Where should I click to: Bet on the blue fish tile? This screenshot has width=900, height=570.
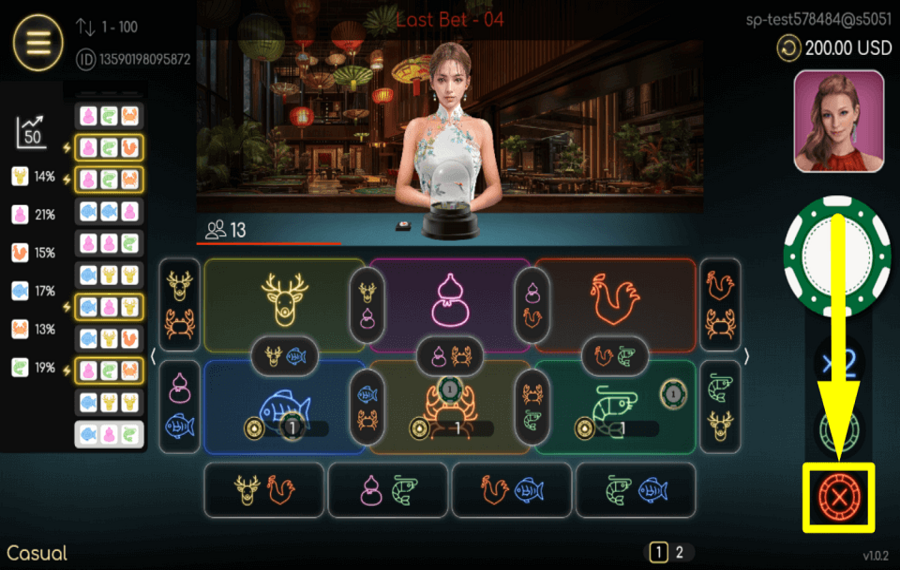tap(284, 405)
